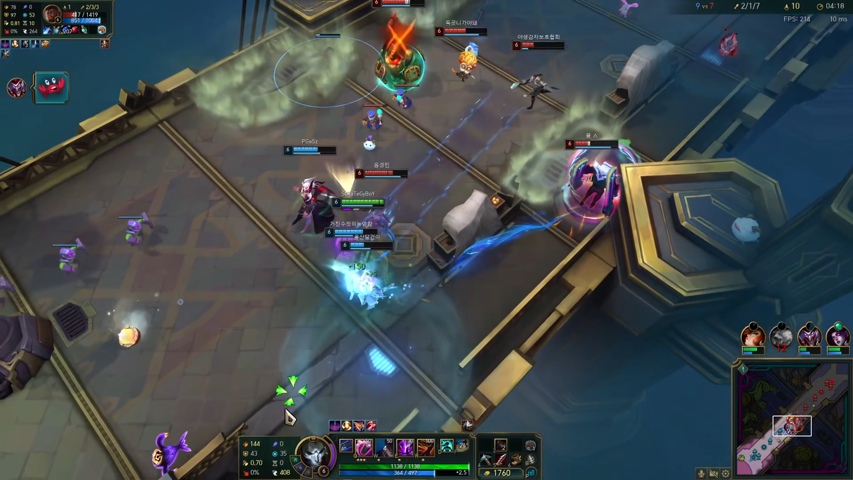Activate the Q ability icon

tap(364, 447)
